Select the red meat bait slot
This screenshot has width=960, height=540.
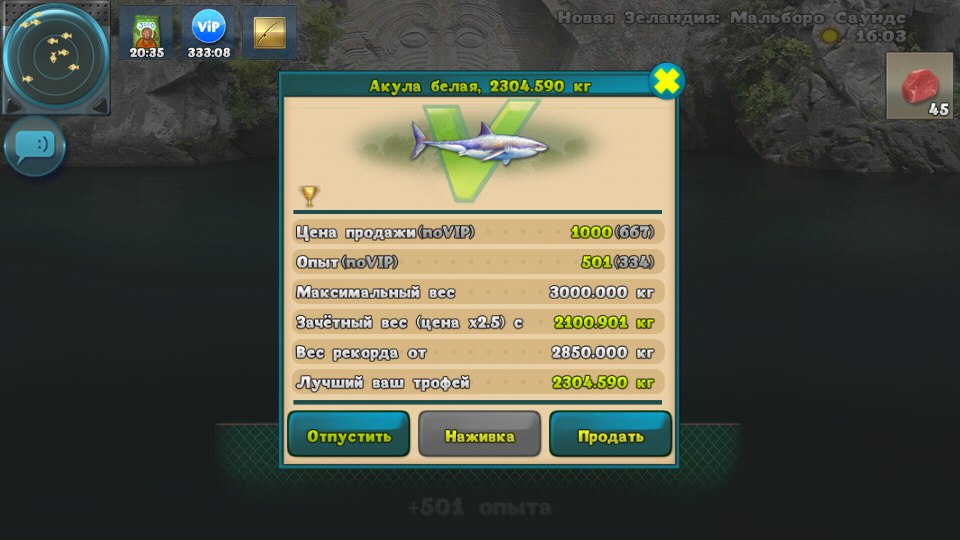click(919, 87)
